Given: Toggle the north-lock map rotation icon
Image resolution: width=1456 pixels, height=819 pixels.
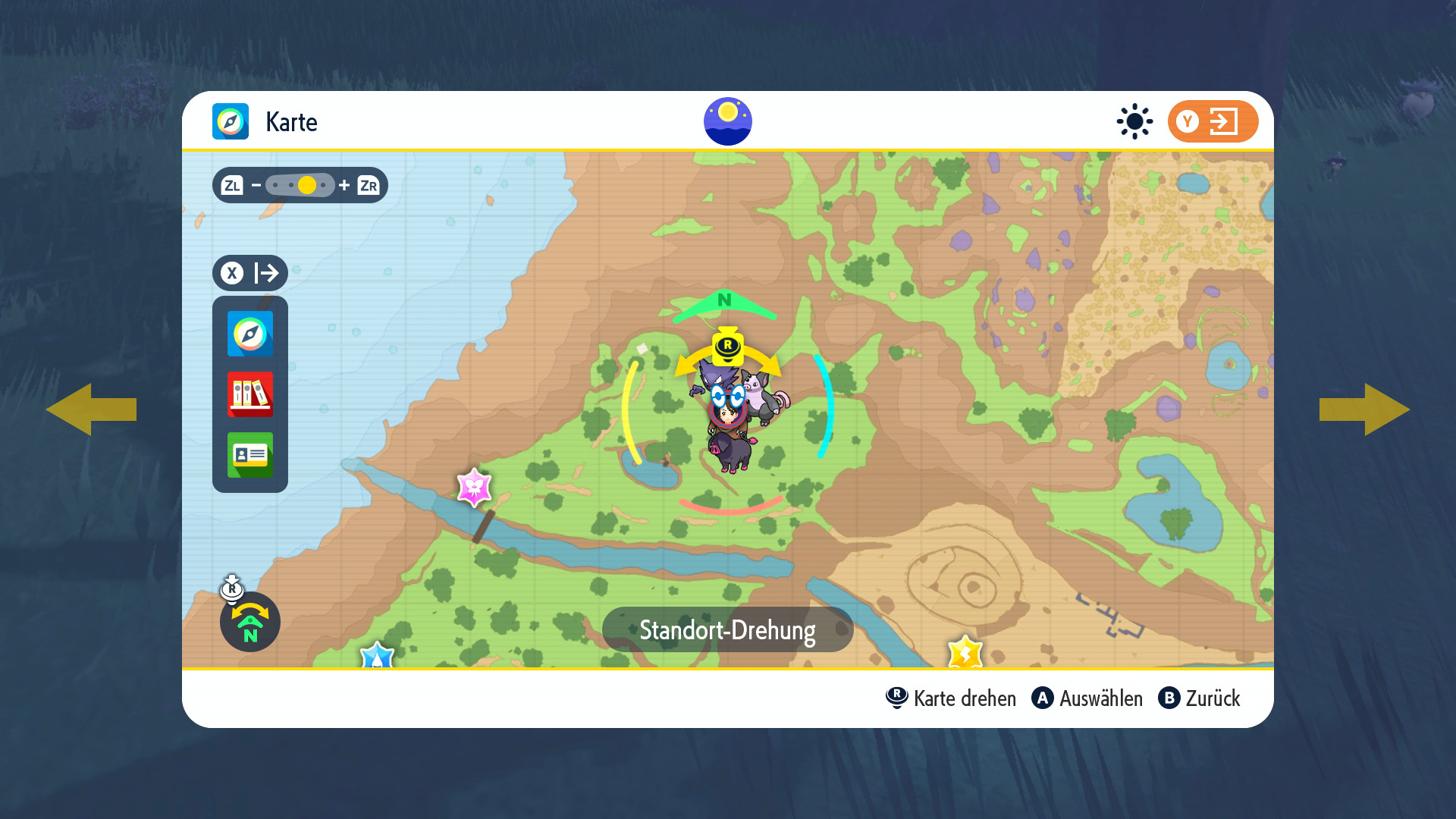Looking at the screenshot, I should (x=249, y=622).
